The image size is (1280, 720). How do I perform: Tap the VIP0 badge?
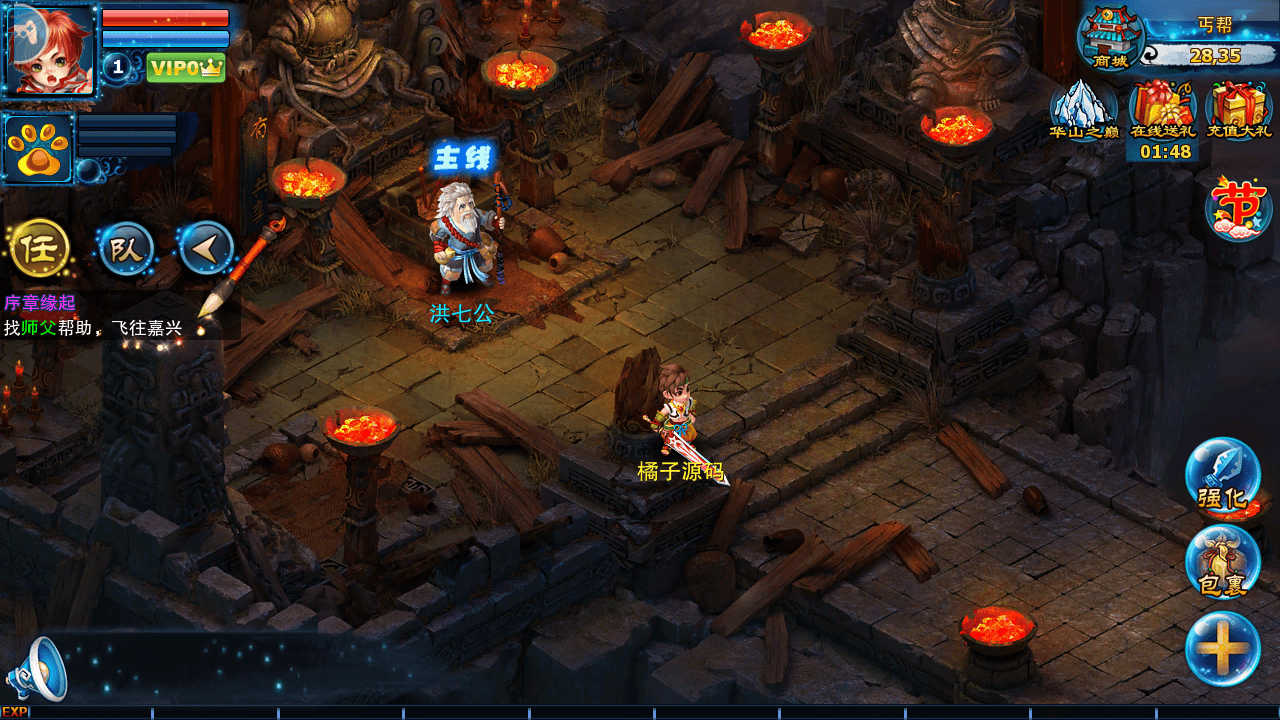(186, 67)
